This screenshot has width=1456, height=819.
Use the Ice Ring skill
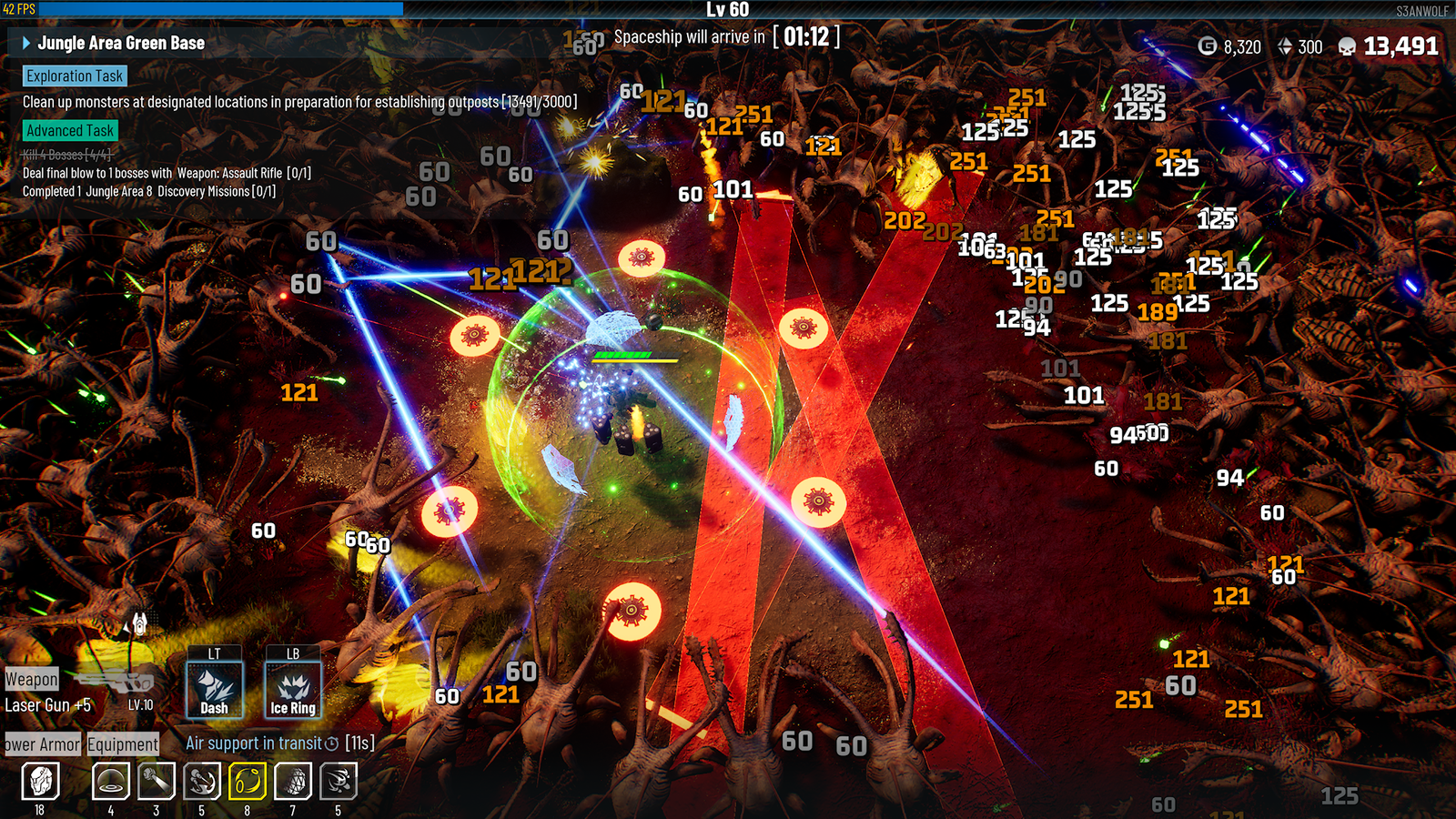coord(293,690)
